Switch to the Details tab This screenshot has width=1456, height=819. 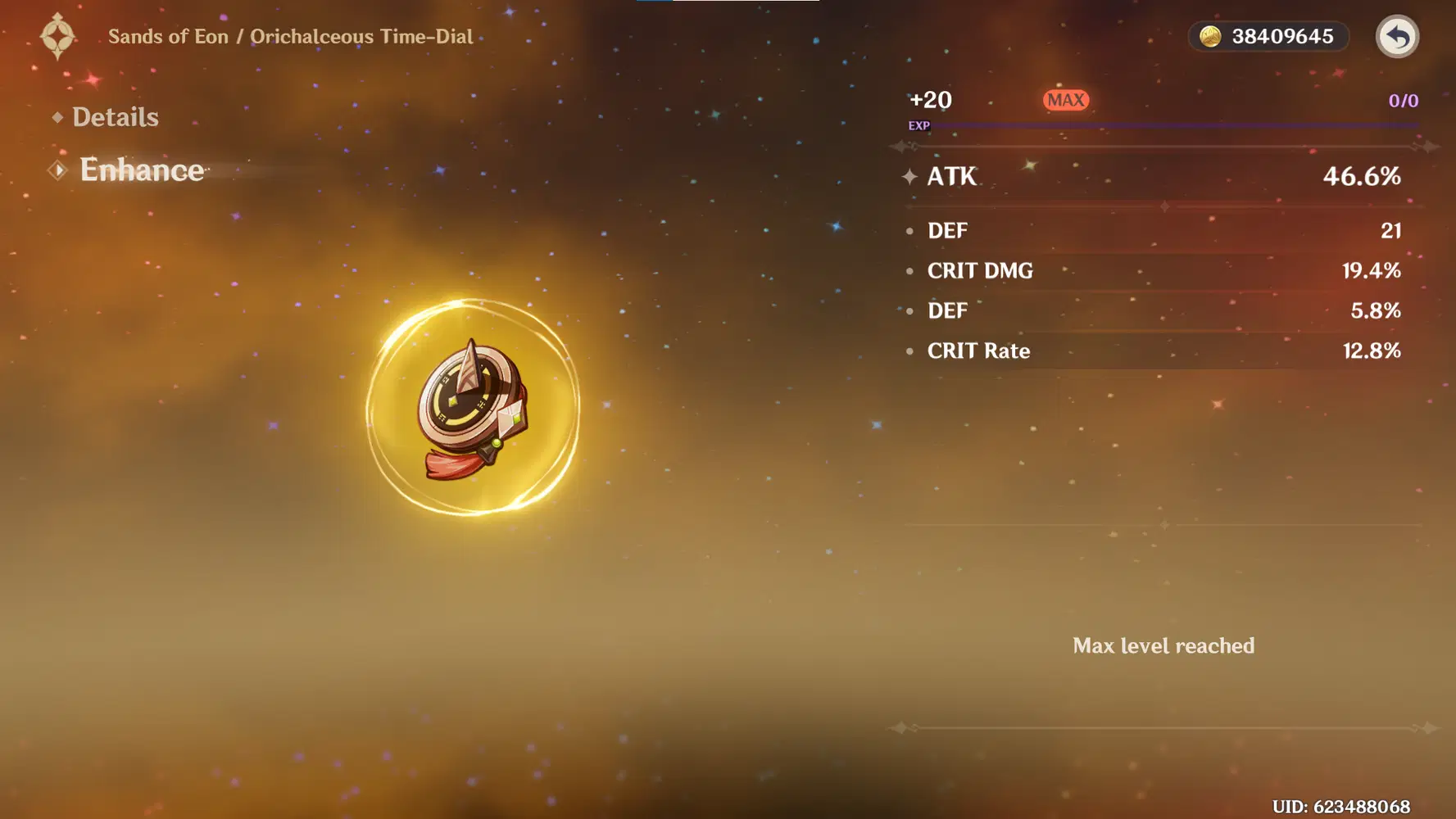(115, 117)
